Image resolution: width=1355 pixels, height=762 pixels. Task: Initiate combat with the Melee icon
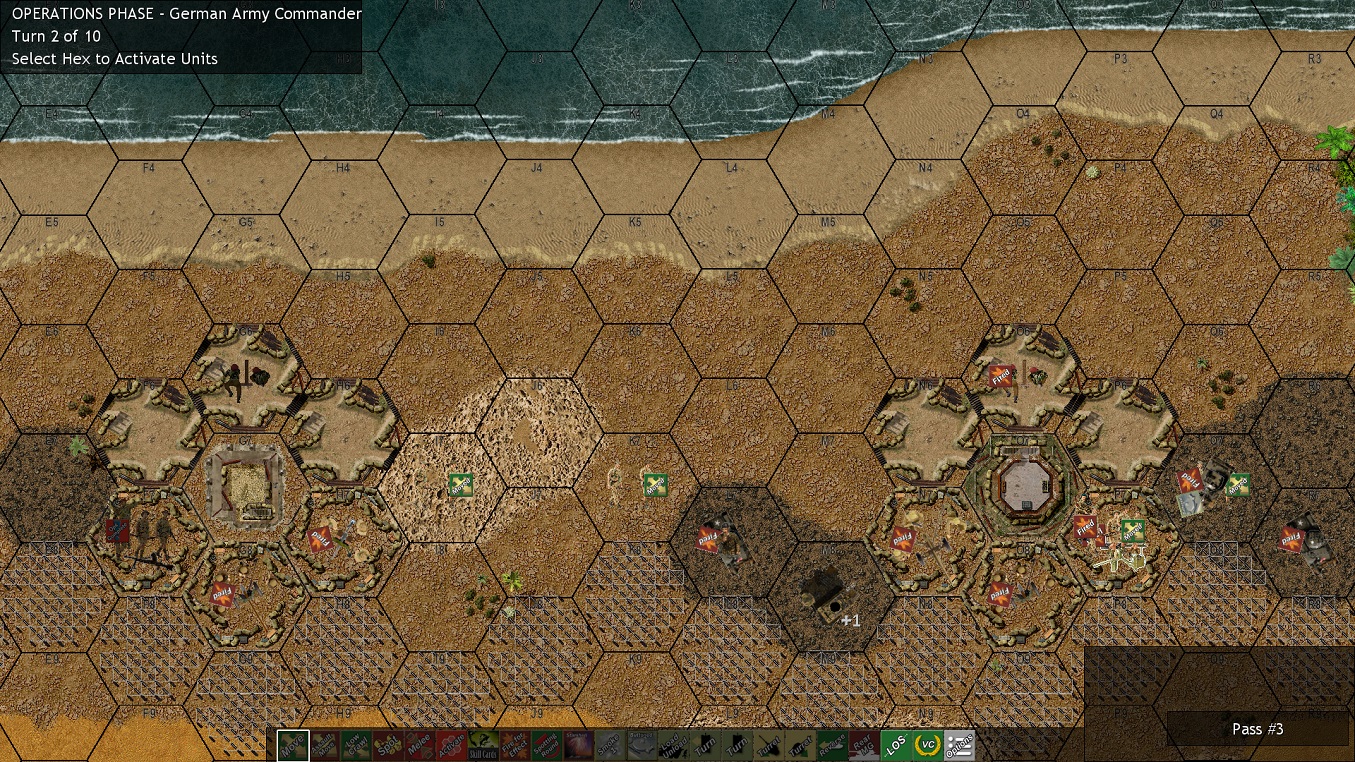click(x=420, y=745)
